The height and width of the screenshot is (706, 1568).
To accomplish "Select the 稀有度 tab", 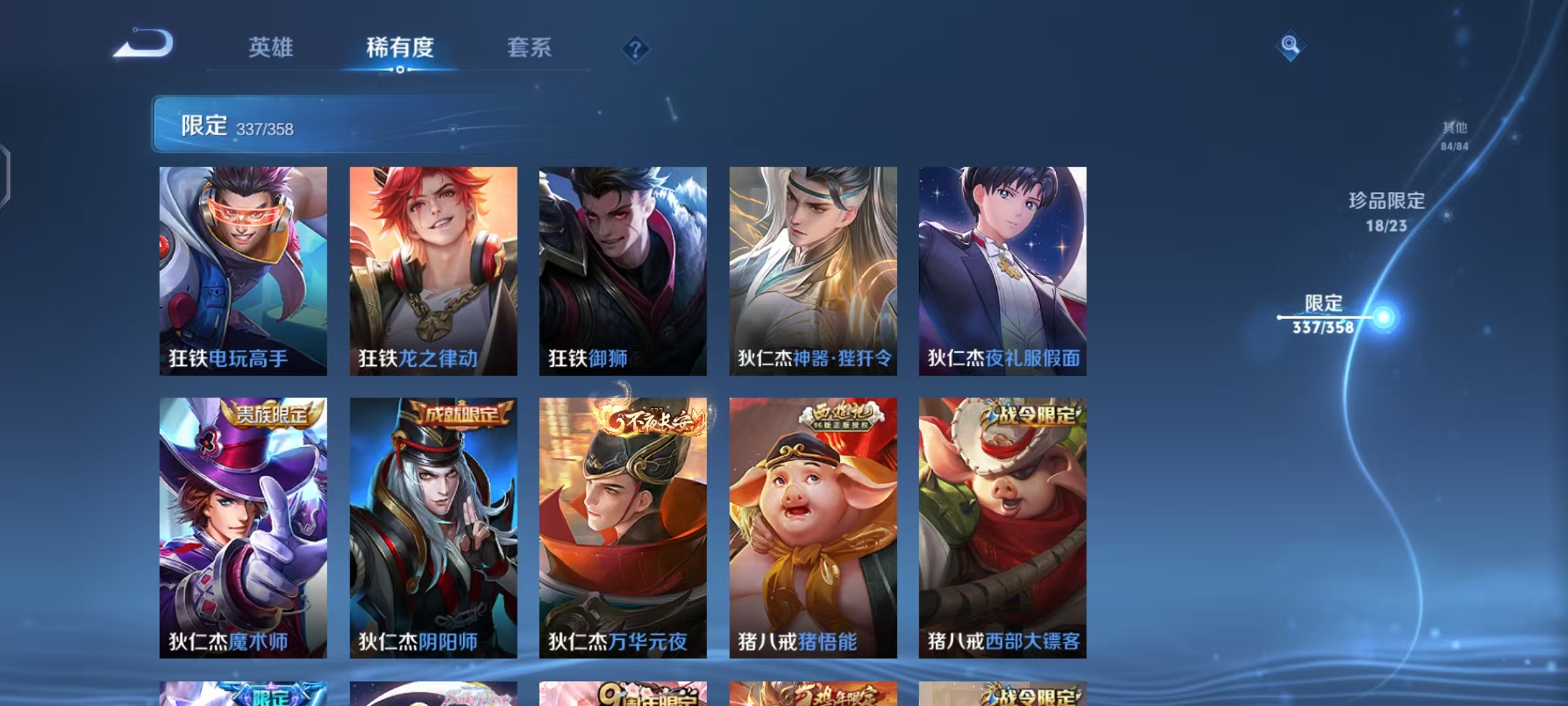I will click(401, 48).
